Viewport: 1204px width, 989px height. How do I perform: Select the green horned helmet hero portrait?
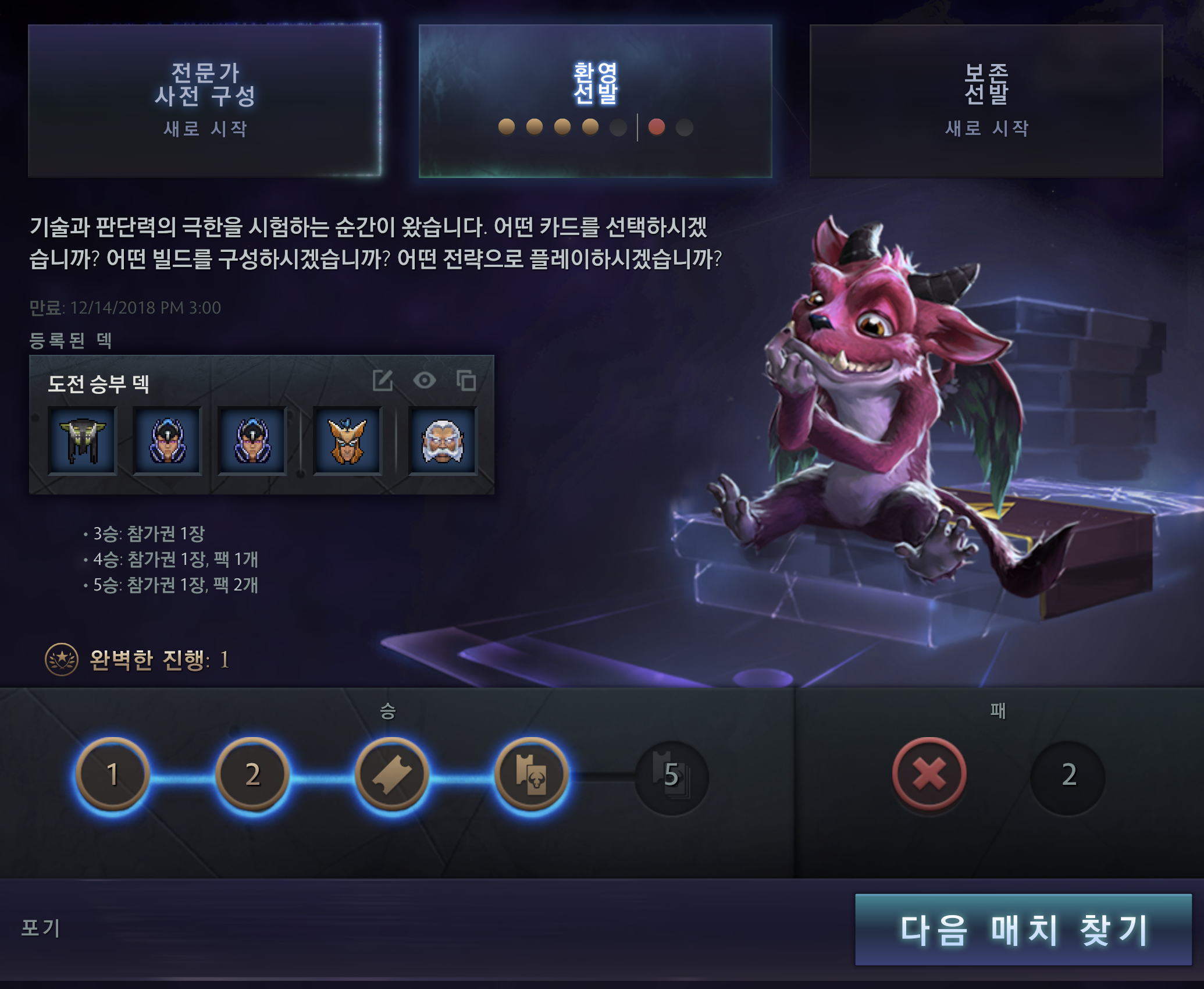pyautogui.click(x=83, y=441)
